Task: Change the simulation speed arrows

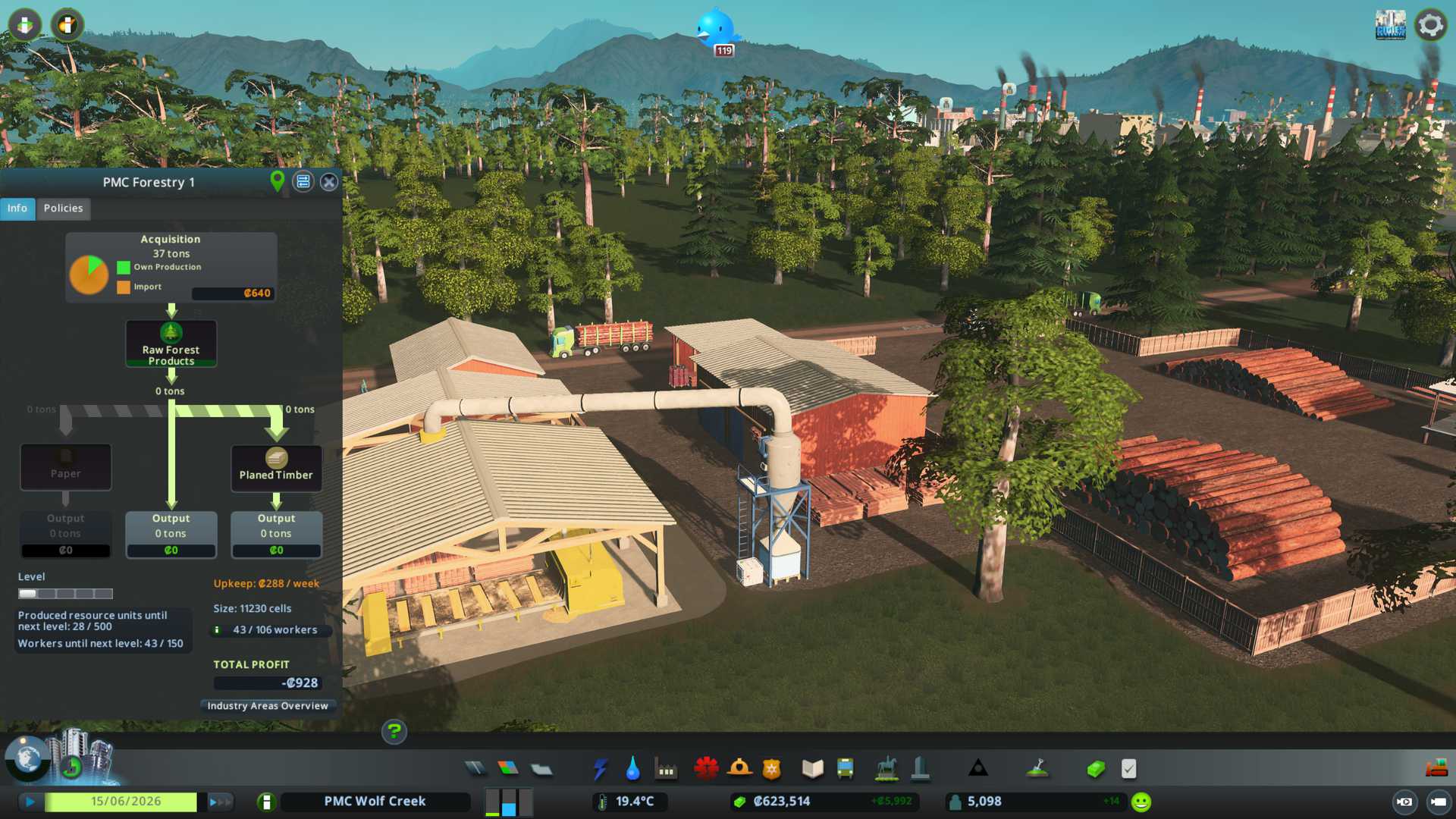Action: (219, 802)
